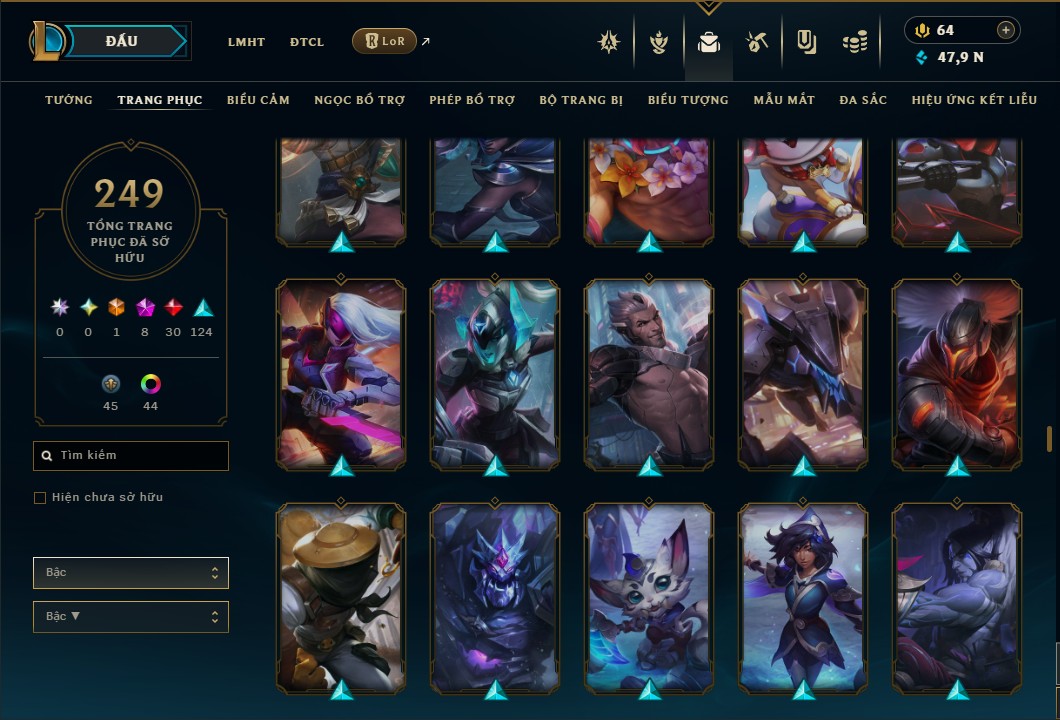Switch to the PHÉP BỔ TRỢ tab
The width and height of the screenshot is (1060, 720).
[x=472, y=100]
